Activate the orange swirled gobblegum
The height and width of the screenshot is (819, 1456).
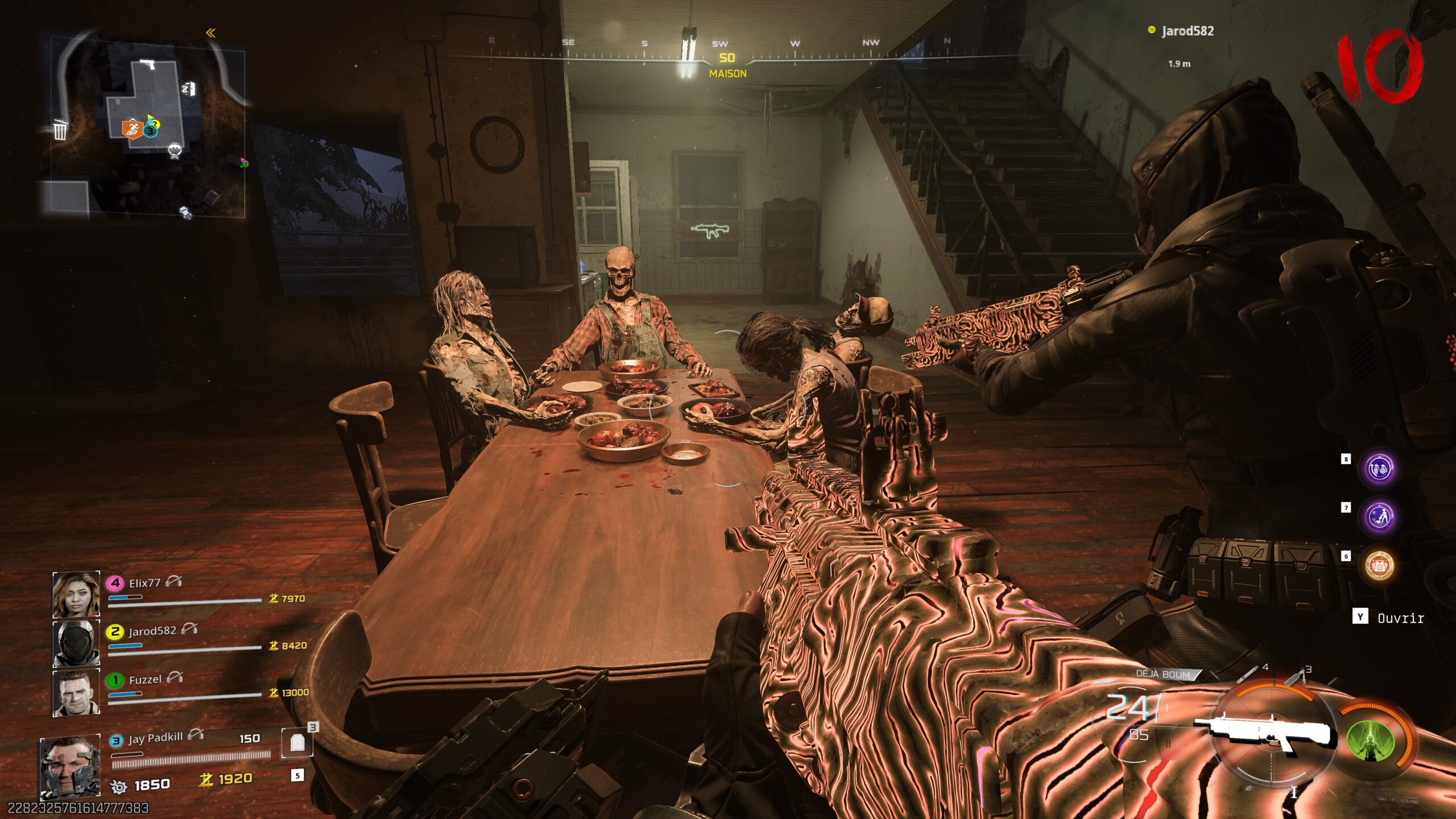pyautogui.click(x=1379, y=565)
